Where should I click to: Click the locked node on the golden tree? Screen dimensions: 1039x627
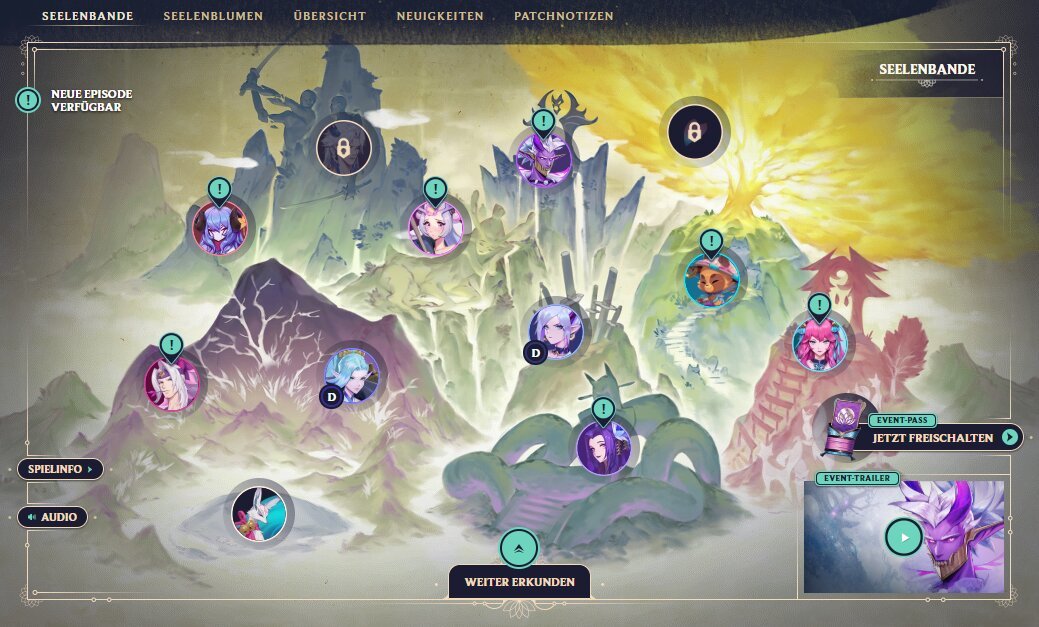694,131
